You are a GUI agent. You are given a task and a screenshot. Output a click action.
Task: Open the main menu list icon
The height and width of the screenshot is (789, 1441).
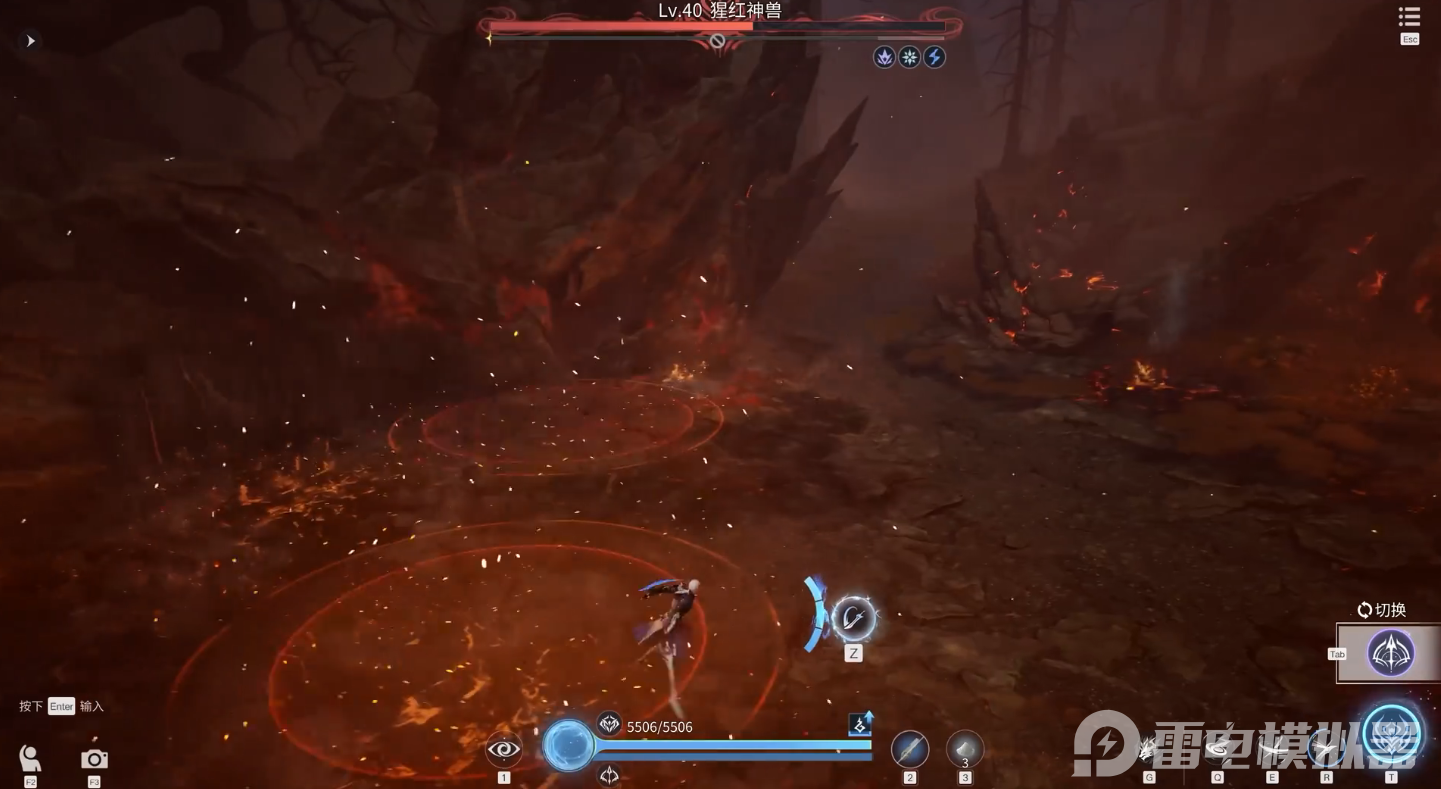1409,18
